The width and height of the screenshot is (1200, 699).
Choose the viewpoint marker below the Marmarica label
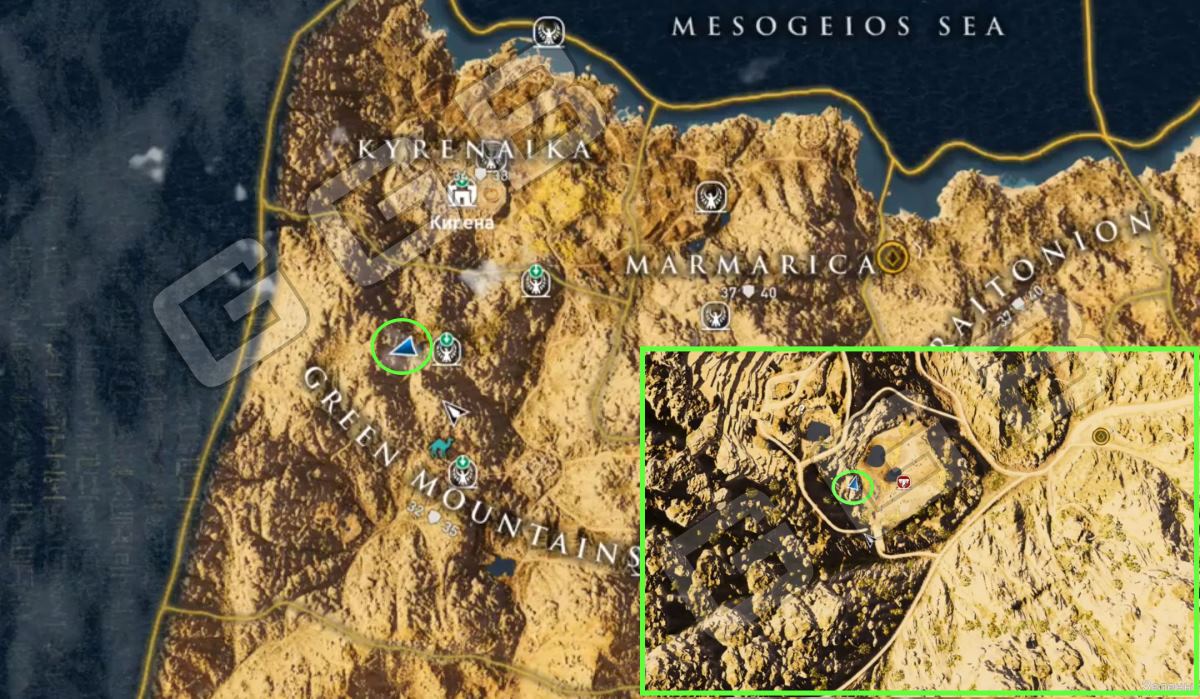pyautogui.click(x=714, y=316)
